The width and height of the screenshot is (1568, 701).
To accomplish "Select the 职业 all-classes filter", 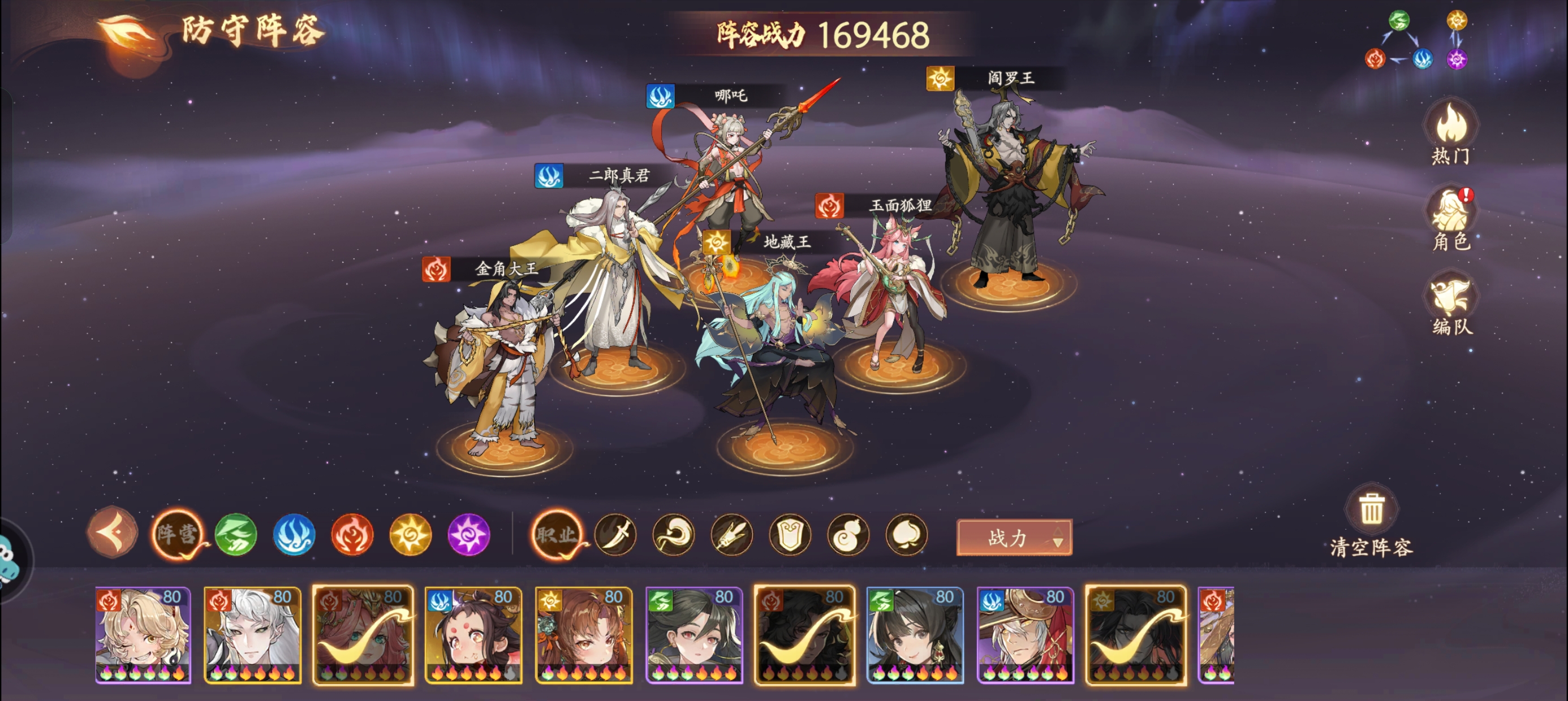I will 555,534.
